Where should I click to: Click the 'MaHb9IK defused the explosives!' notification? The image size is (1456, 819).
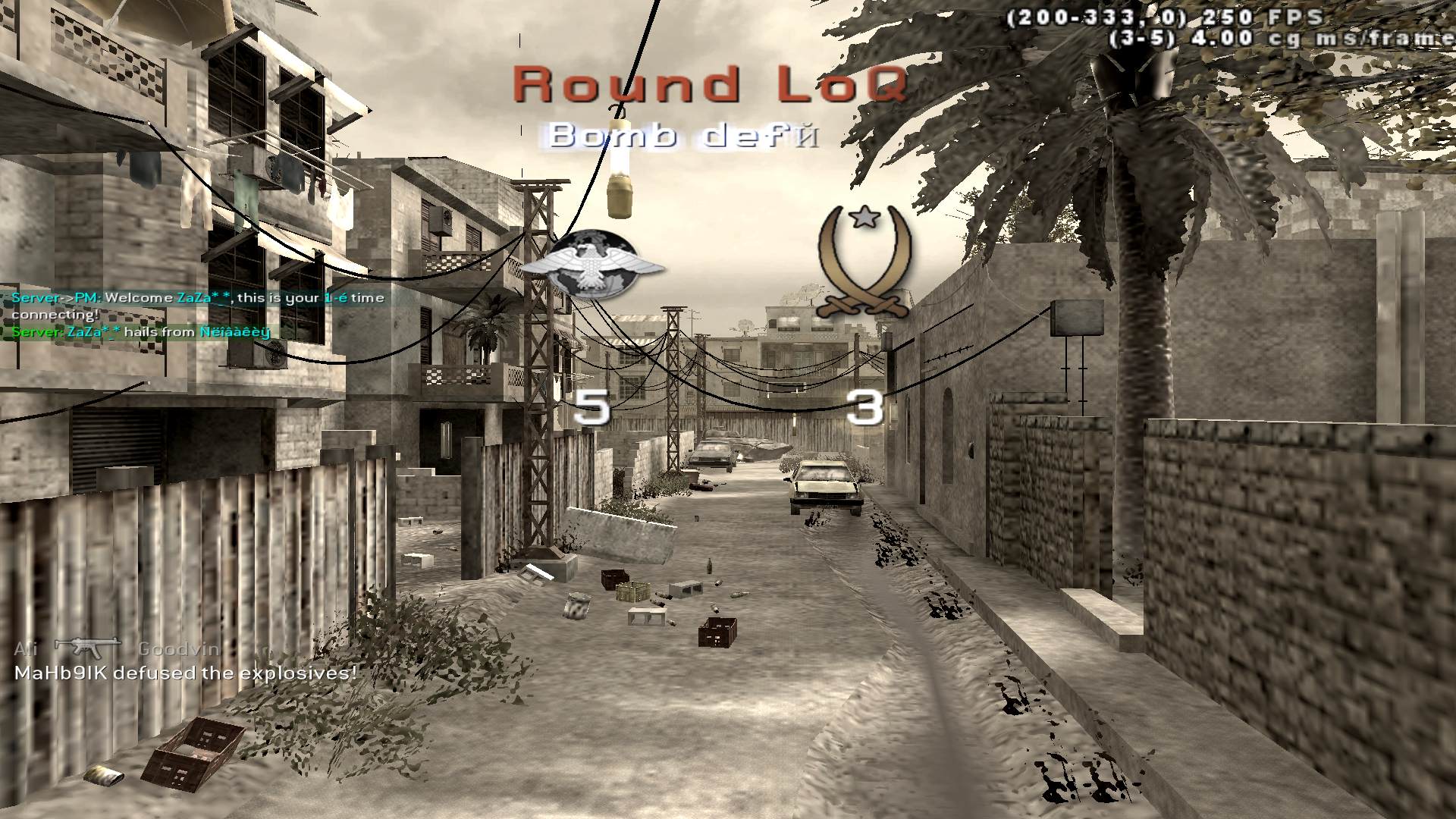click(182, 672)
